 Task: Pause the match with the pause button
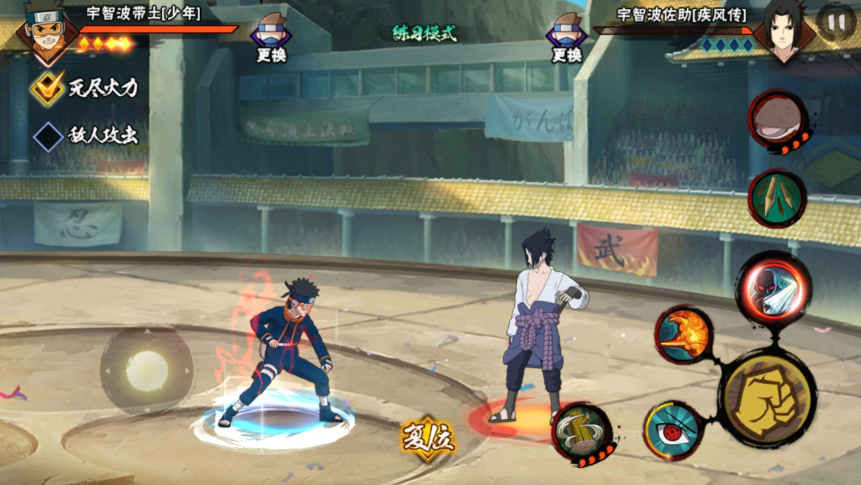835,20
